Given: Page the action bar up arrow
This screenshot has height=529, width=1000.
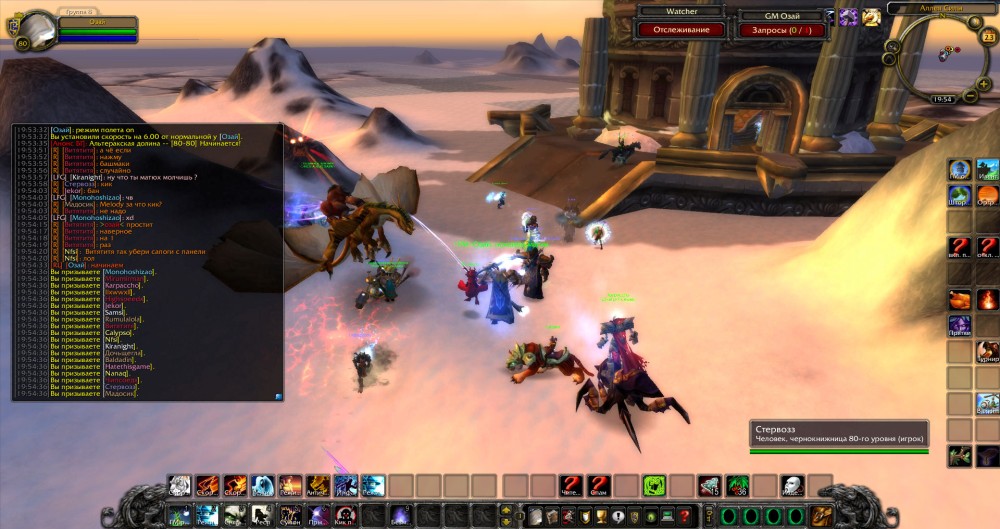Looking at the screenshot, I should pyautogui.click(x=505, y=510).
